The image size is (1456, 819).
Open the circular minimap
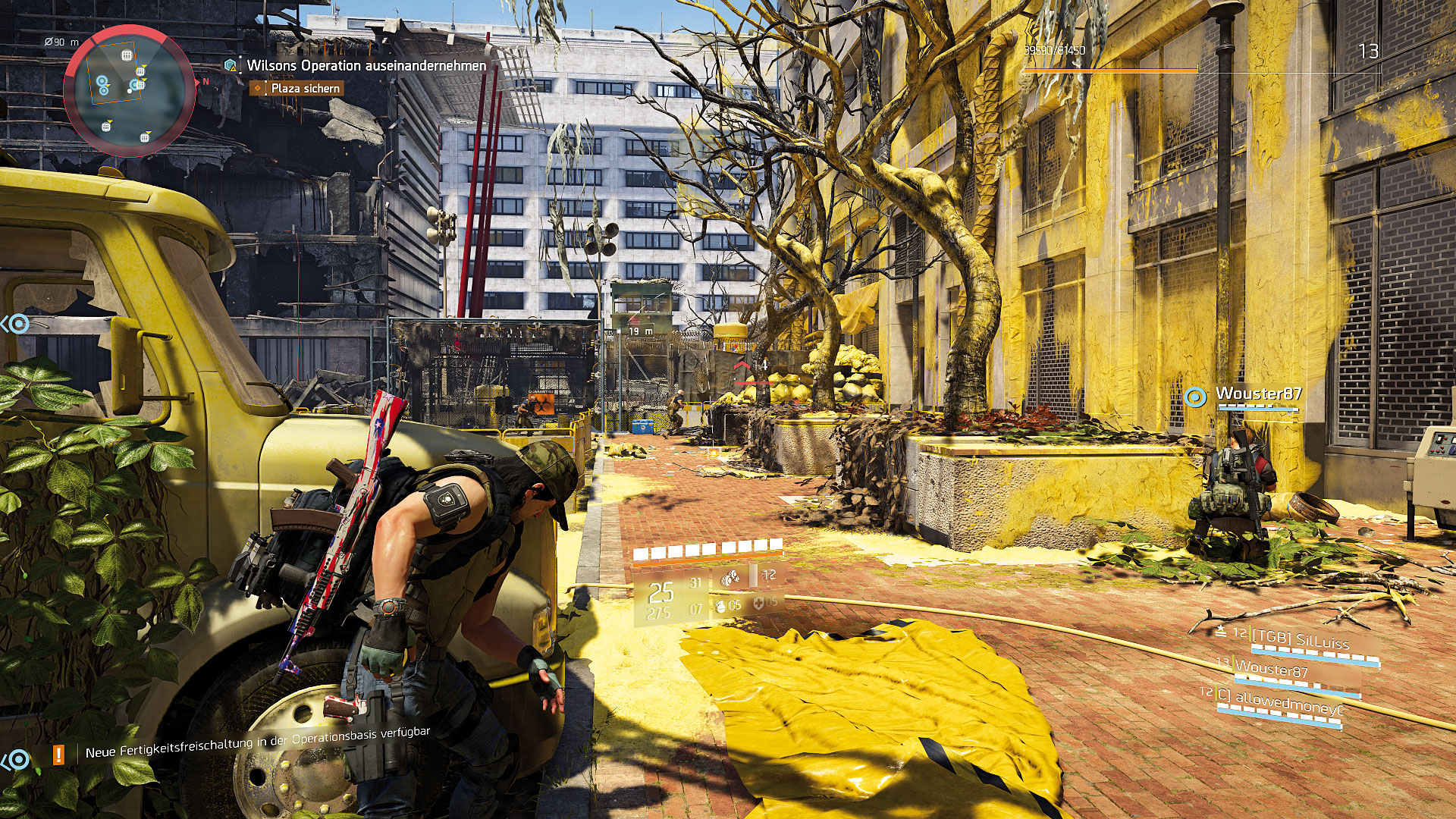(x=130, y=90)
